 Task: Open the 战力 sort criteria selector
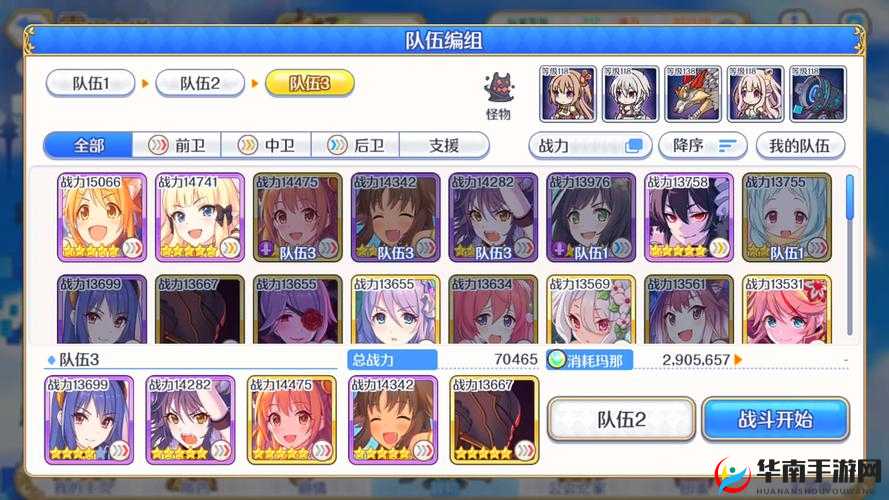(590, 145)
